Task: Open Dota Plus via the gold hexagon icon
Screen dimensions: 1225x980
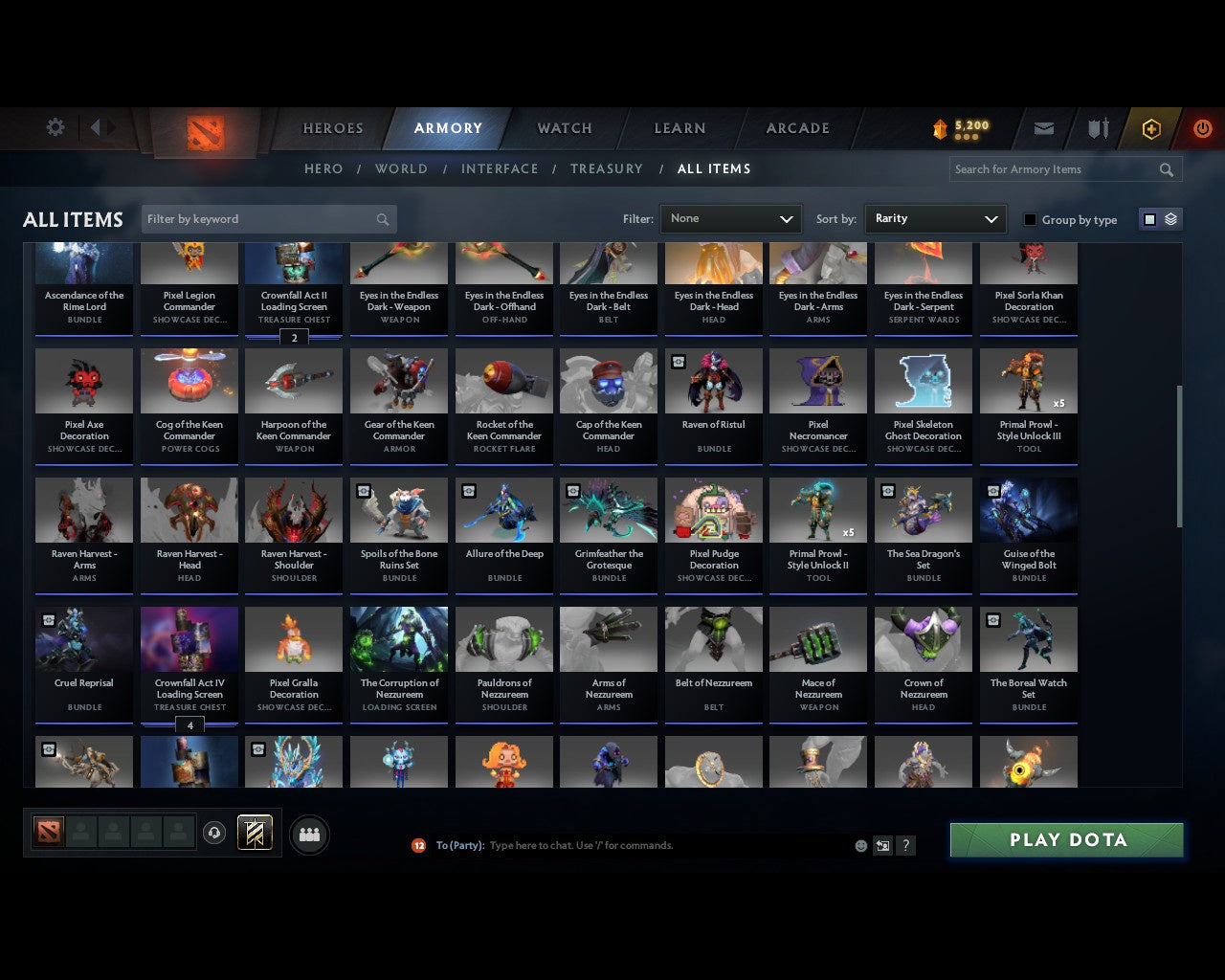Action: (1150, 128)
